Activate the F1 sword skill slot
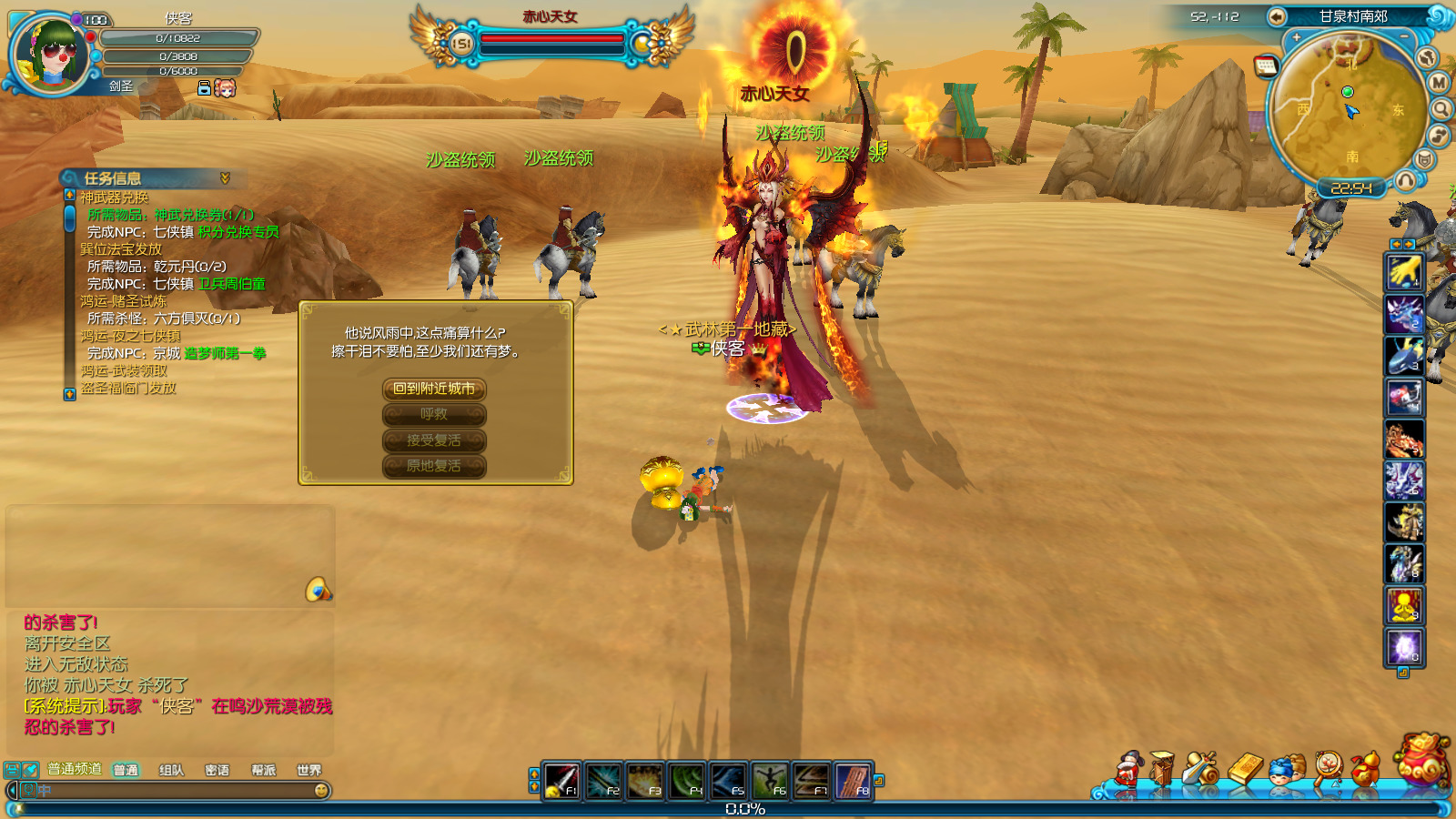The height and width of the screenshot is (819, 1456). (x=561, y=781)
